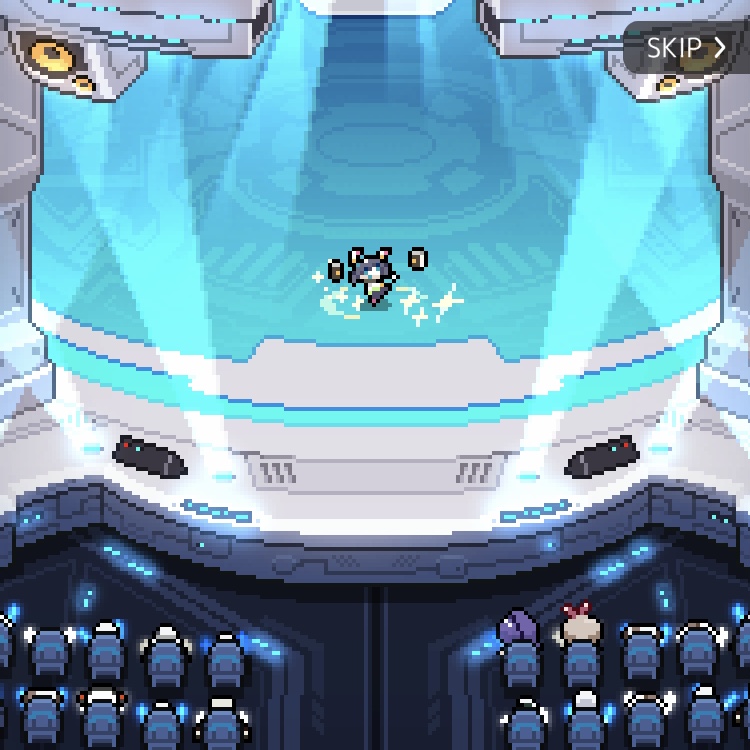Skip the cutscene with the SKIP button
This screenshot has height=750, width=750.
685,48
